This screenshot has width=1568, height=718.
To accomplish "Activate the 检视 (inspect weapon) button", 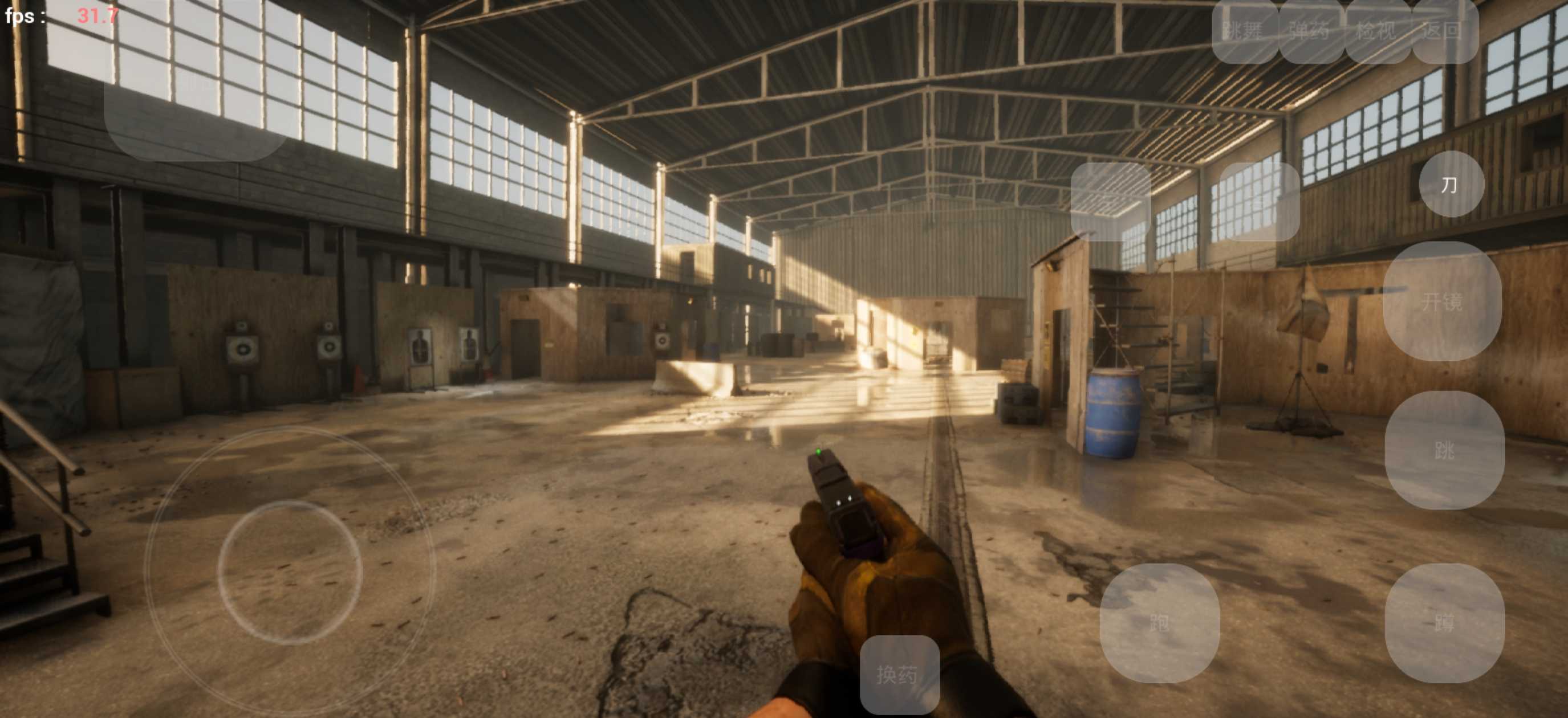I will pos(1378,30).
